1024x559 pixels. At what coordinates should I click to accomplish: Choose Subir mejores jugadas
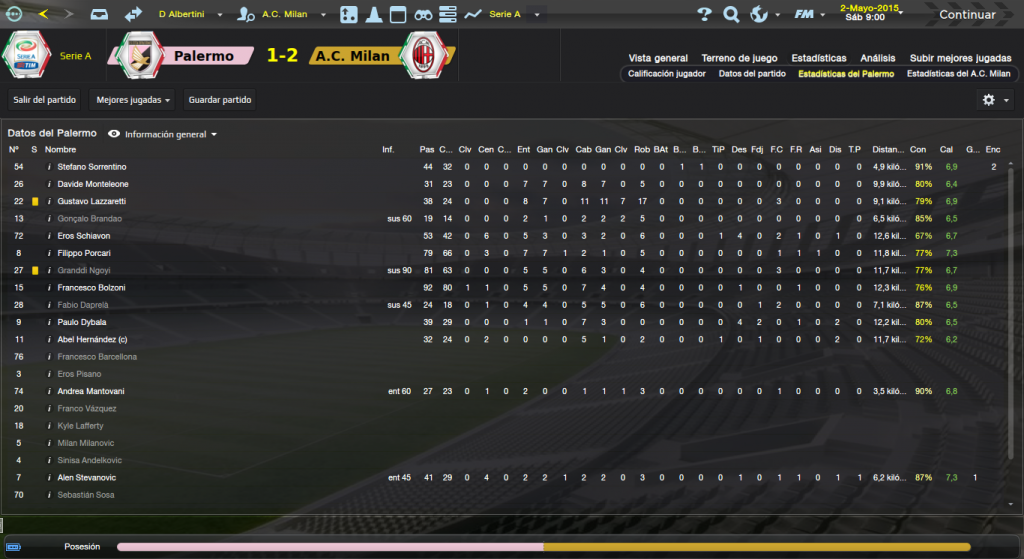962,58
